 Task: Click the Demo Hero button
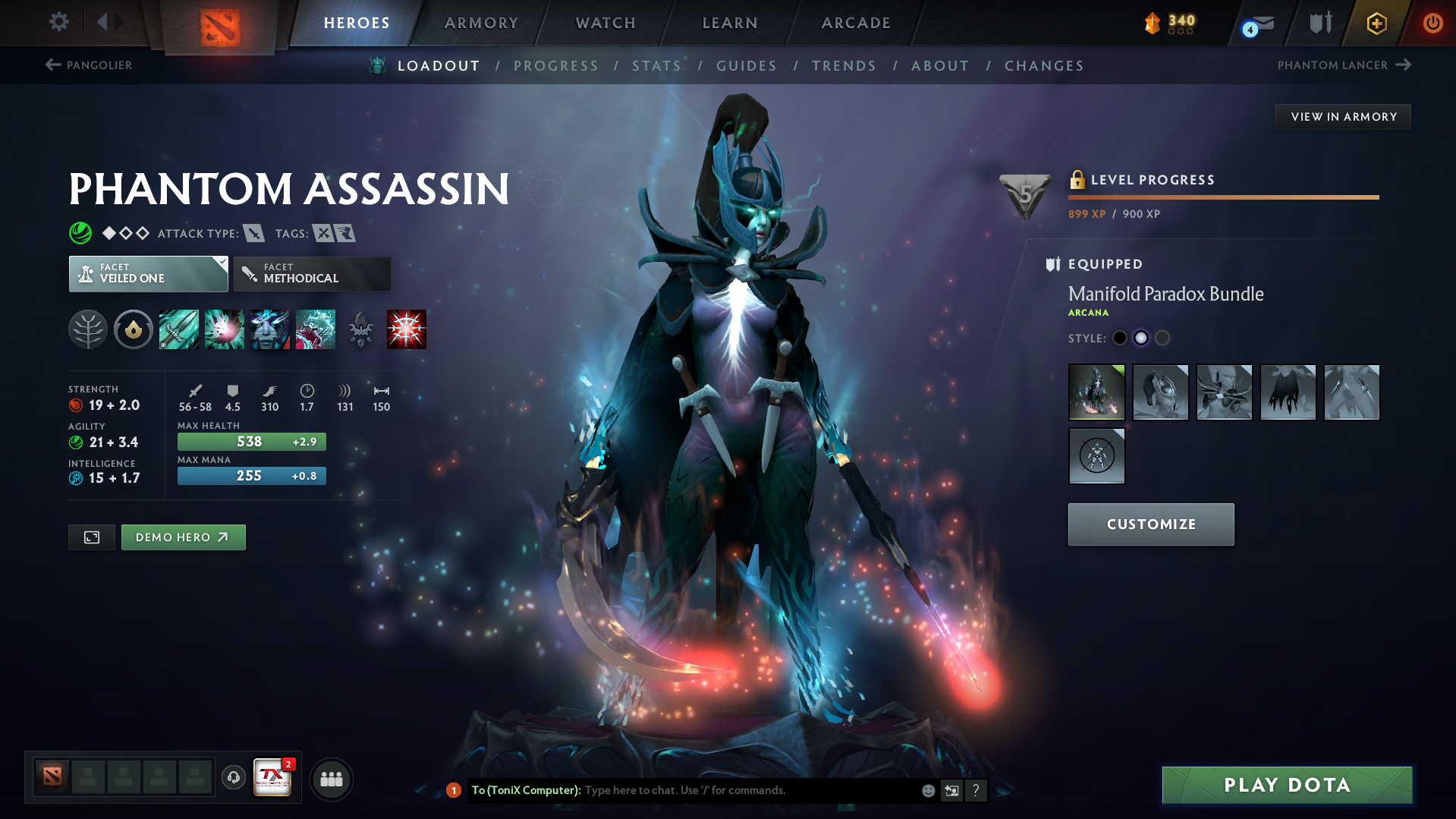183,537
